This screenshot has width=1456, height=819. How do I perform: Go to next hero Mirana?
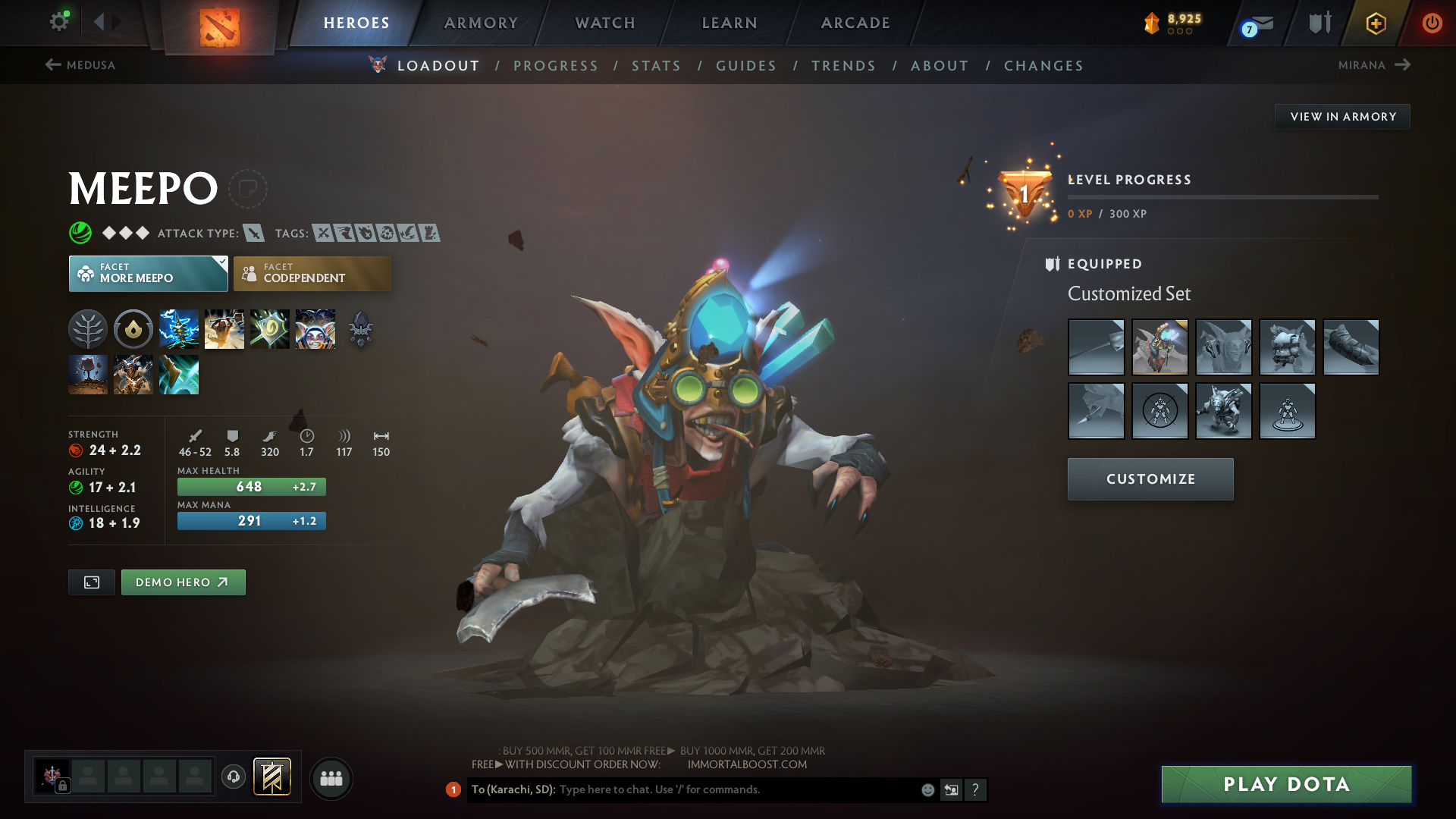point(1373,65)
